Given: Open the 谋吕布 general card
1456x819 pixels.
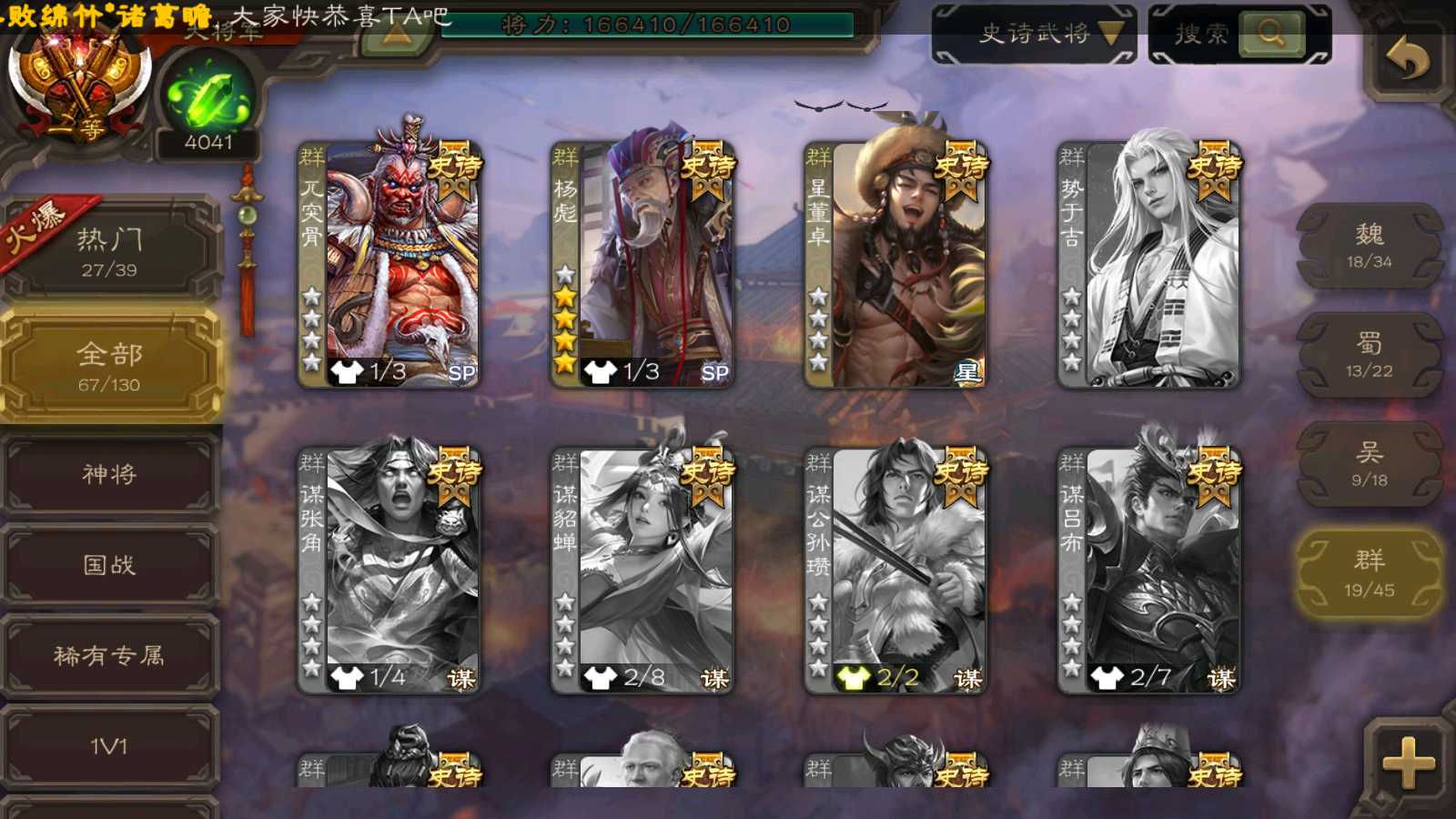Looking at the screenshot, I should pos(1148,570).
